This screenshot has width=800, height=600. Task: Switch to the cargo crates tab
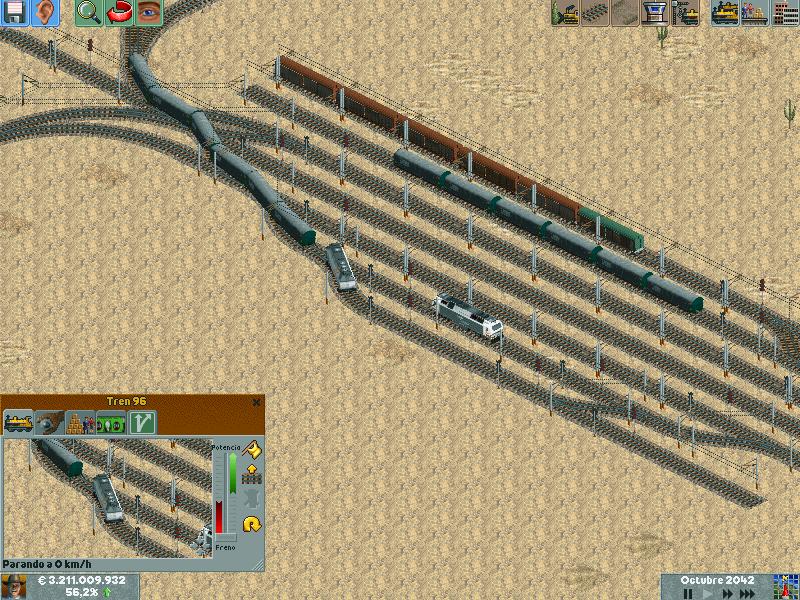79,423
